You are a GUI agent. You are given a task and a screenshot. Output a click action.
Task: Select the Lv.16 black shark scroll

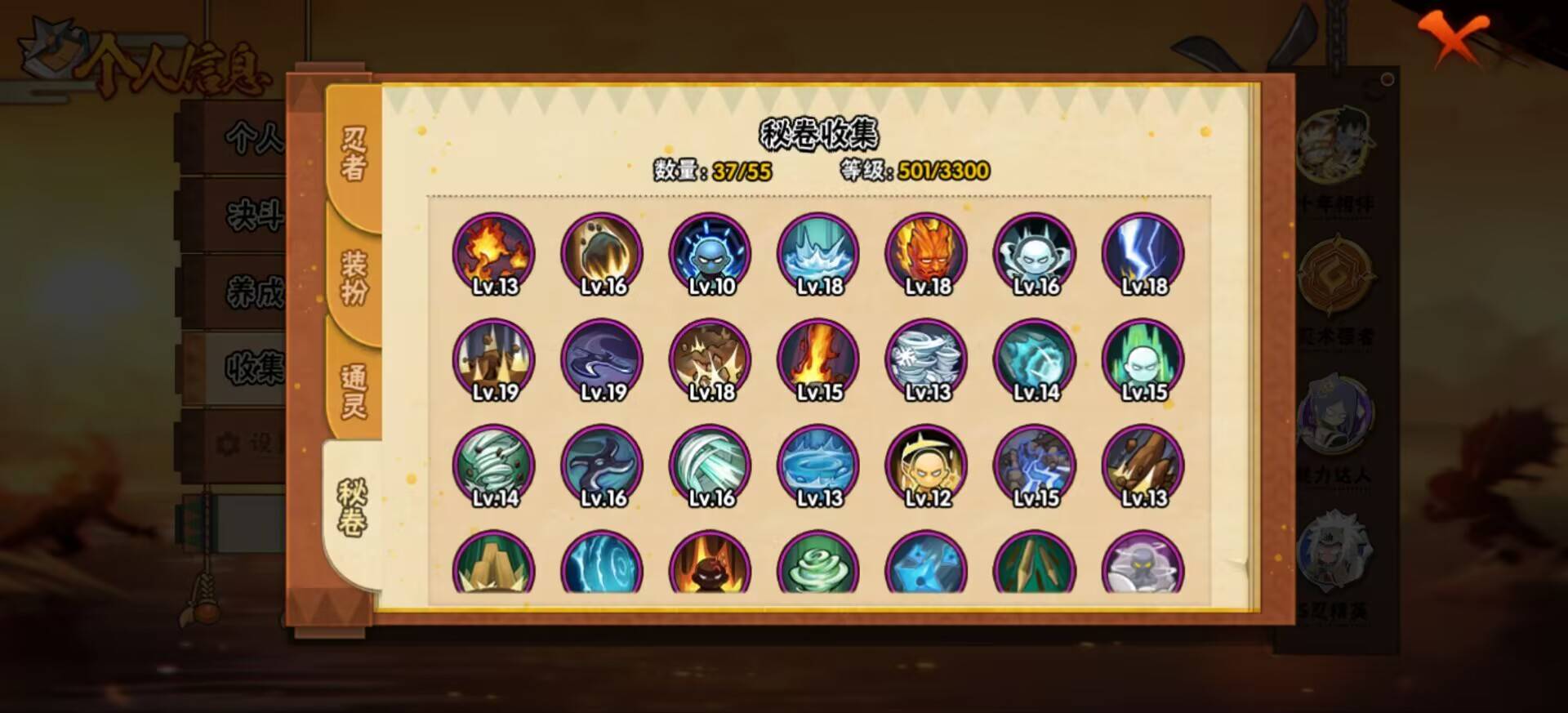[x=602, y=466]
